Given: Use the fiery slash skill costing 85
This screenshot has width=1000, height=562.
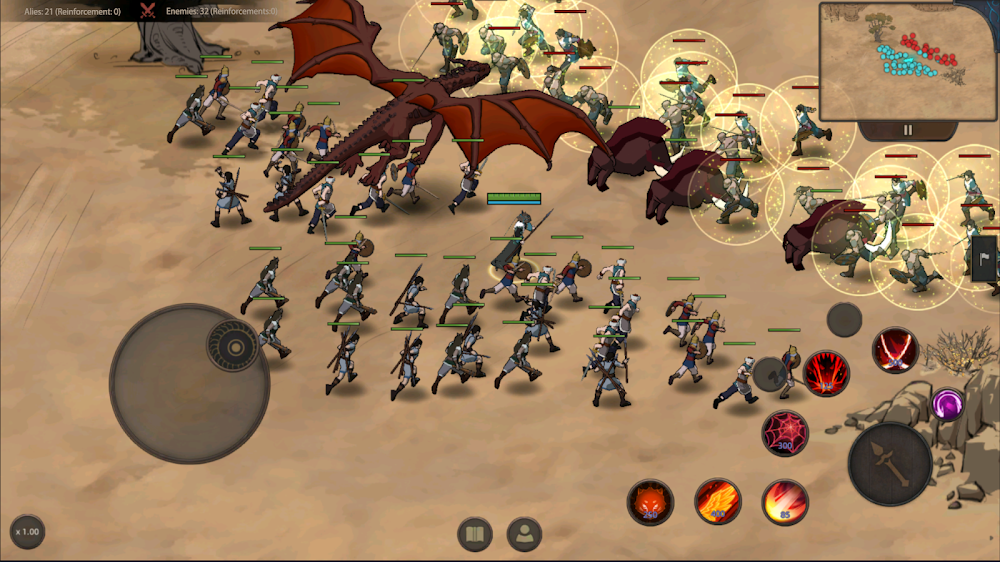Looking at the screenshot, I should pyautogui.click(x=785, y=502).
